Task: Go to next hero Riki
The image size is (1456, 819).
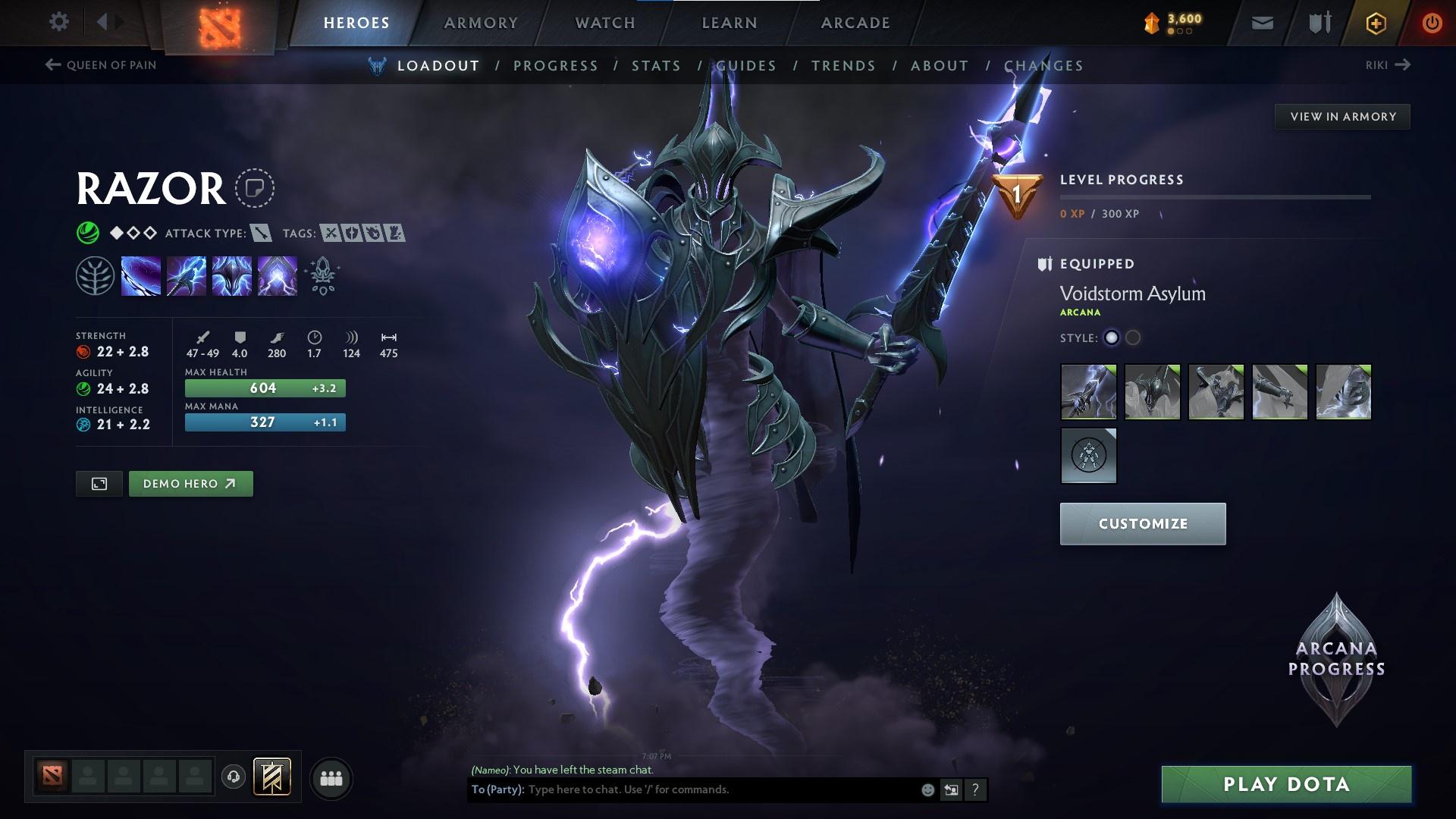Action: (x=1387, y=65)
